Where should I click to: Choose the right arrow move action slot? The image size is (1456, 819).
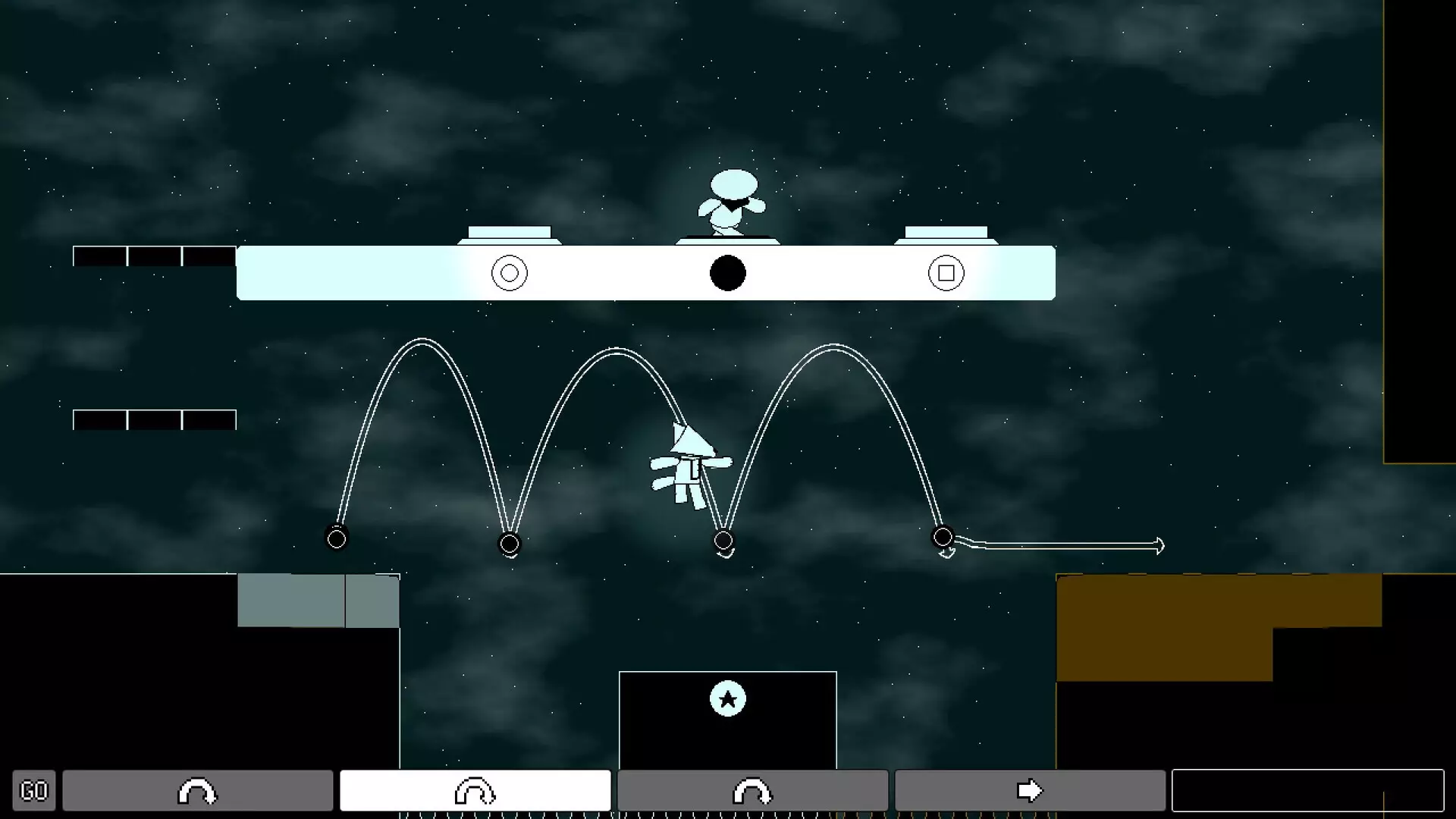1030,791
